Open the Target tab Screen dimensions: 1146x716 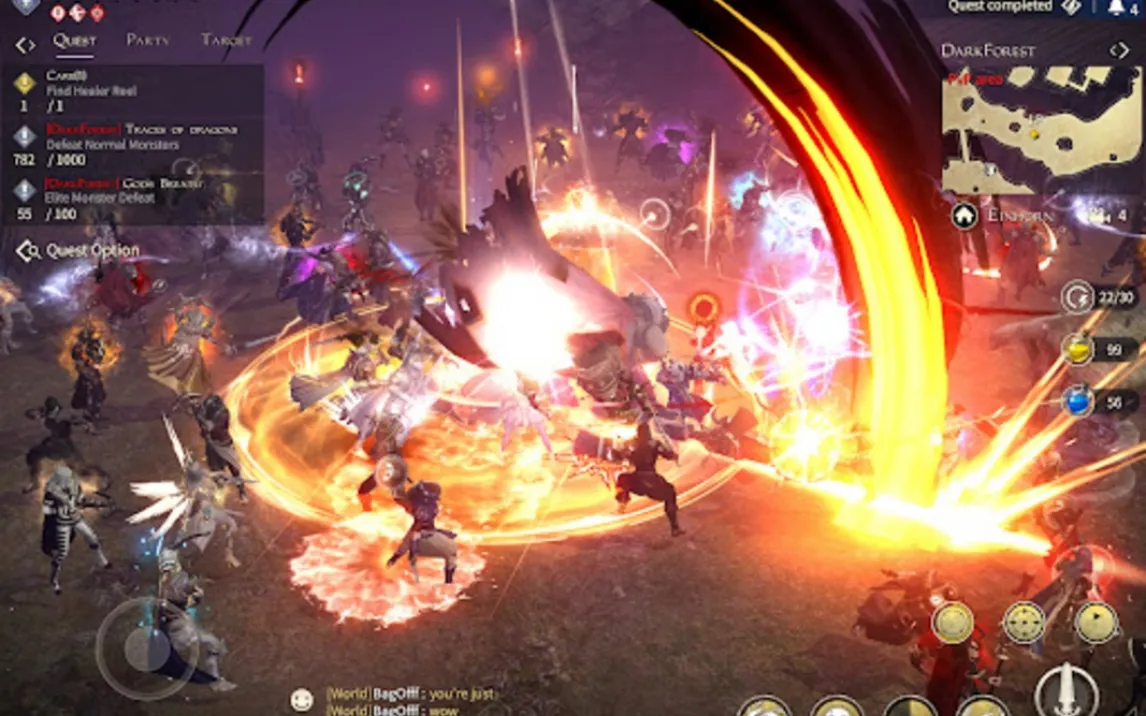coord(226,41)
